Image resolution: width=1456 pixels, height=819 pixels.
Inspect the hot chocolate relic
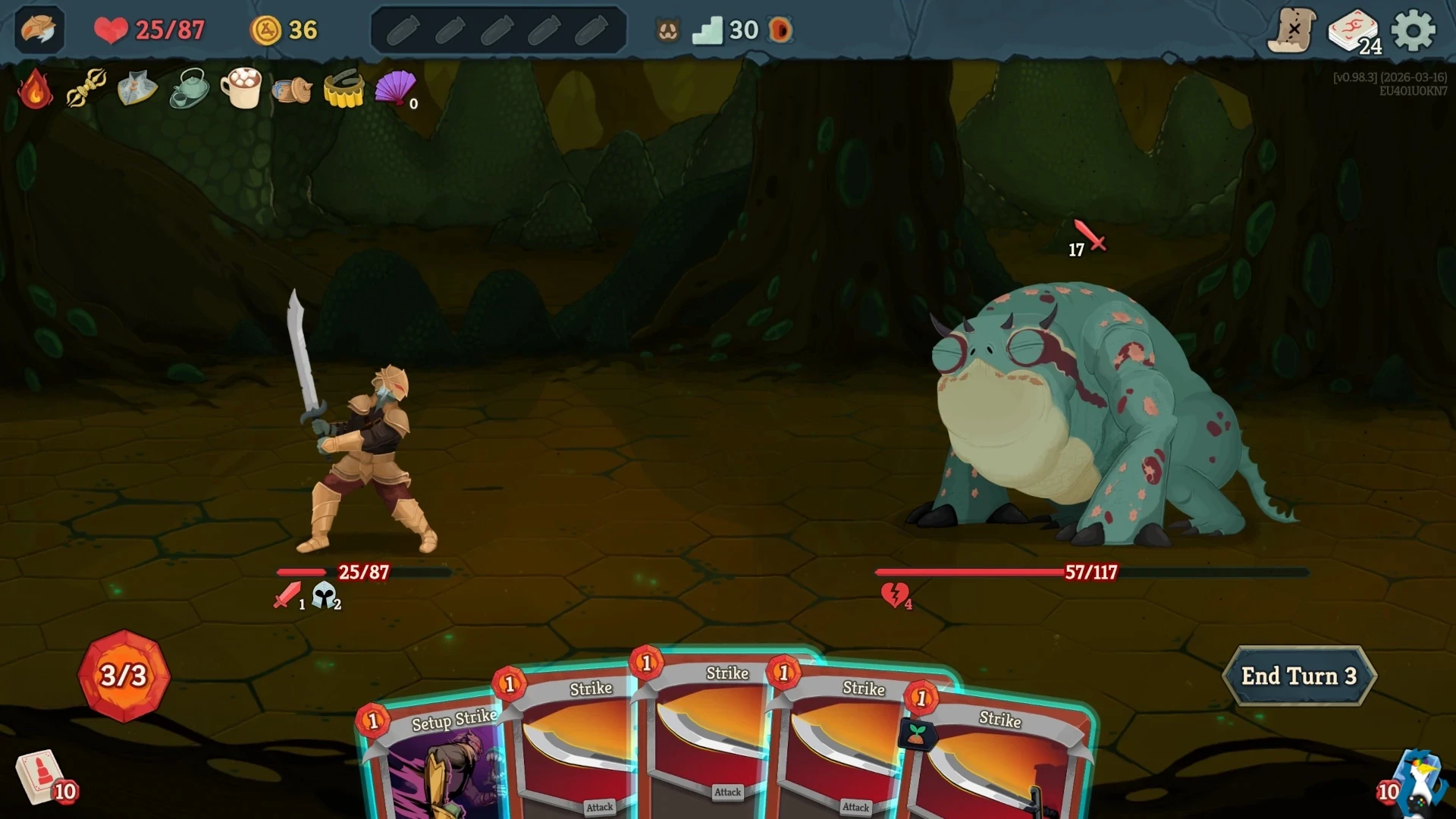click(242, 89)
